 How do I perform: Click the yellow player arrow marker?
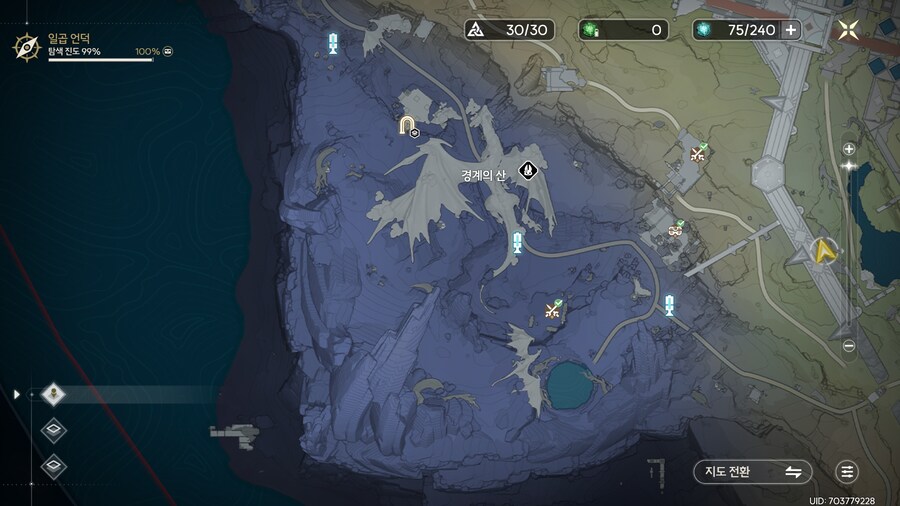(825, 250)
